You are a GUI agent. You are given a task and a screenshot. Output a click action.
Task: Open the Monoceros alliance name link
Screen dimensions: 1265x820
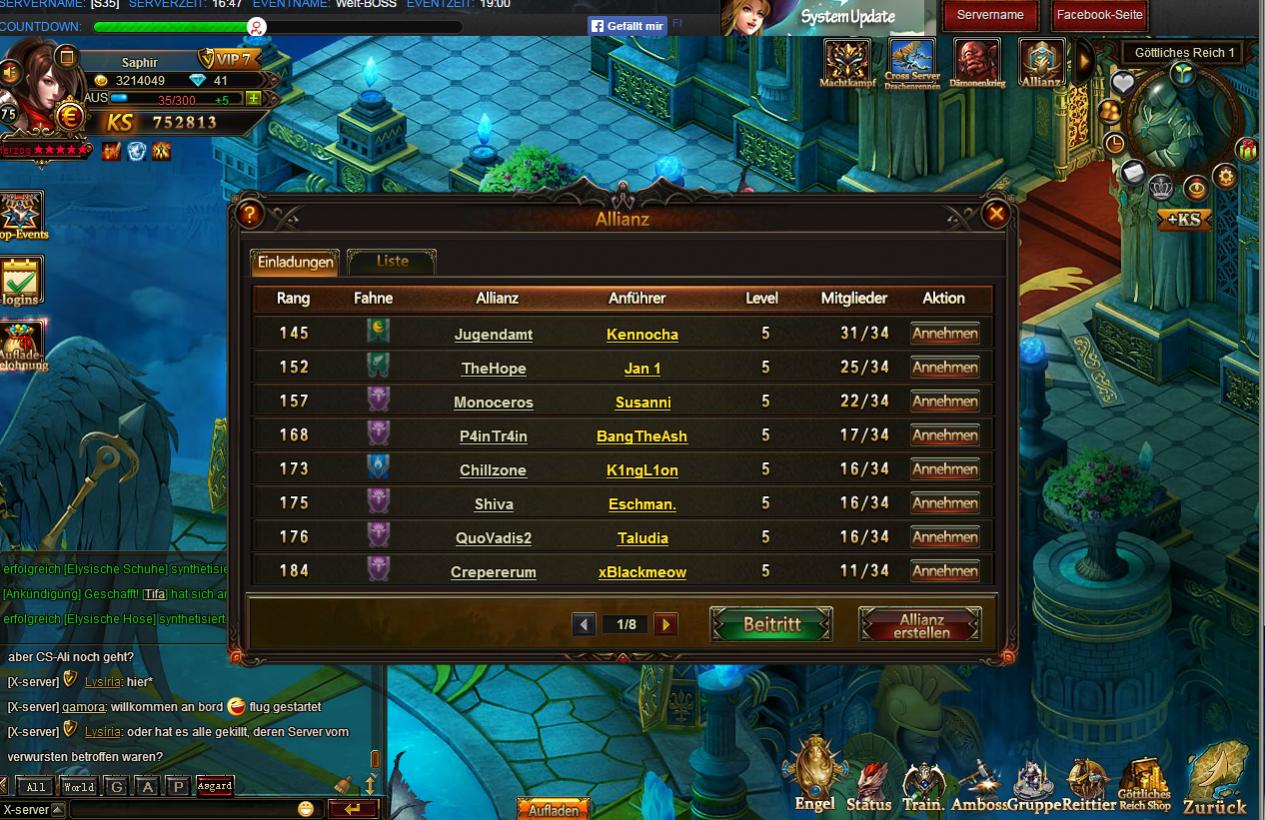coord(493,402)
